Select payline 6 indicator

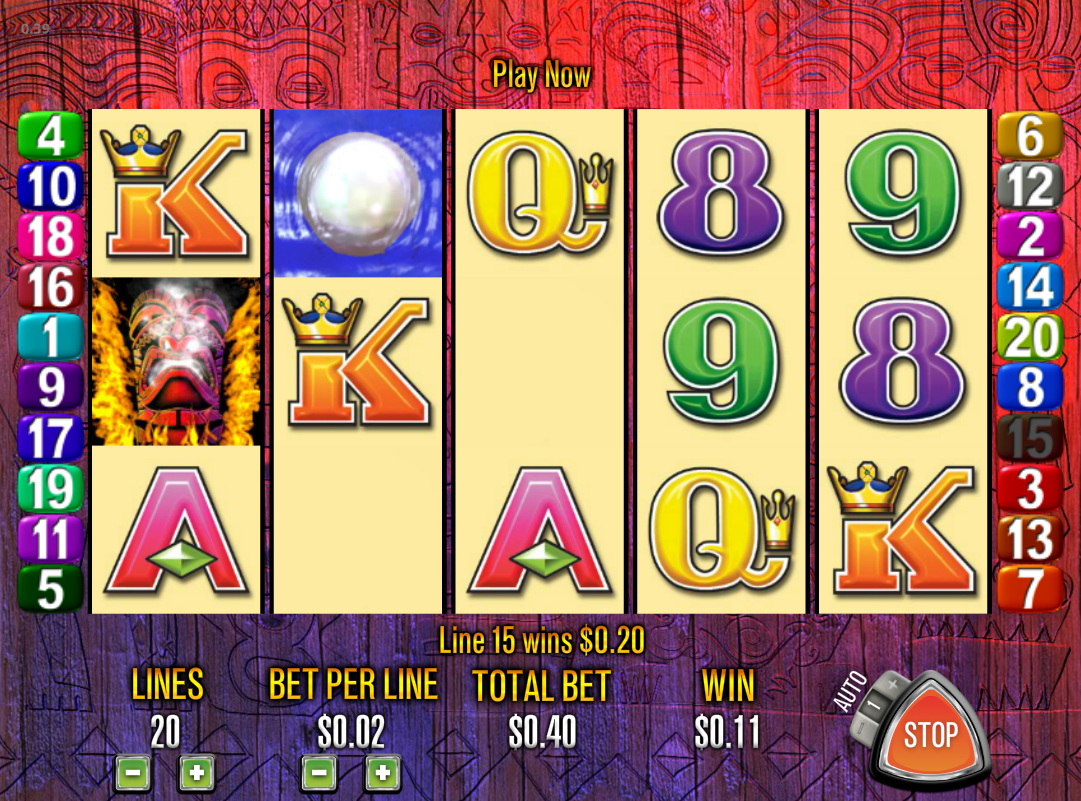coord(1030,136)
